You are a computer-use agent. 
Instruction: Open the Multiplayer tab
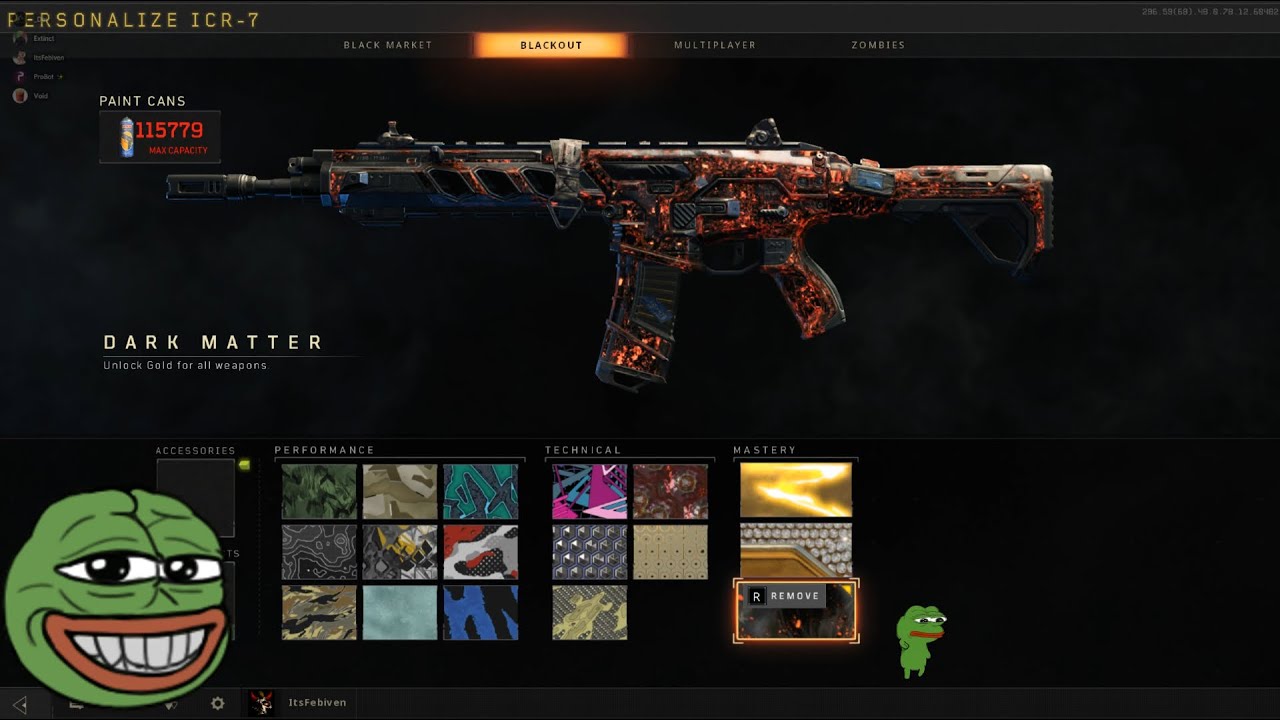(x=714, y=45)
